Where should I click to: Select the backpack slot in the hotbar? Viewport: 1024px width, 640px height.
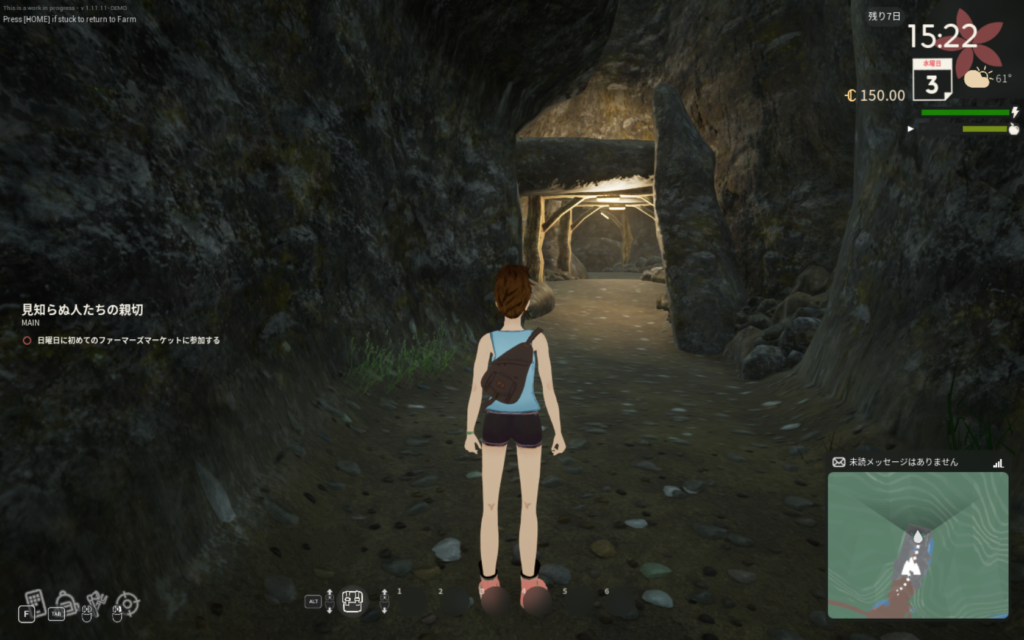(x=352, y=599)
